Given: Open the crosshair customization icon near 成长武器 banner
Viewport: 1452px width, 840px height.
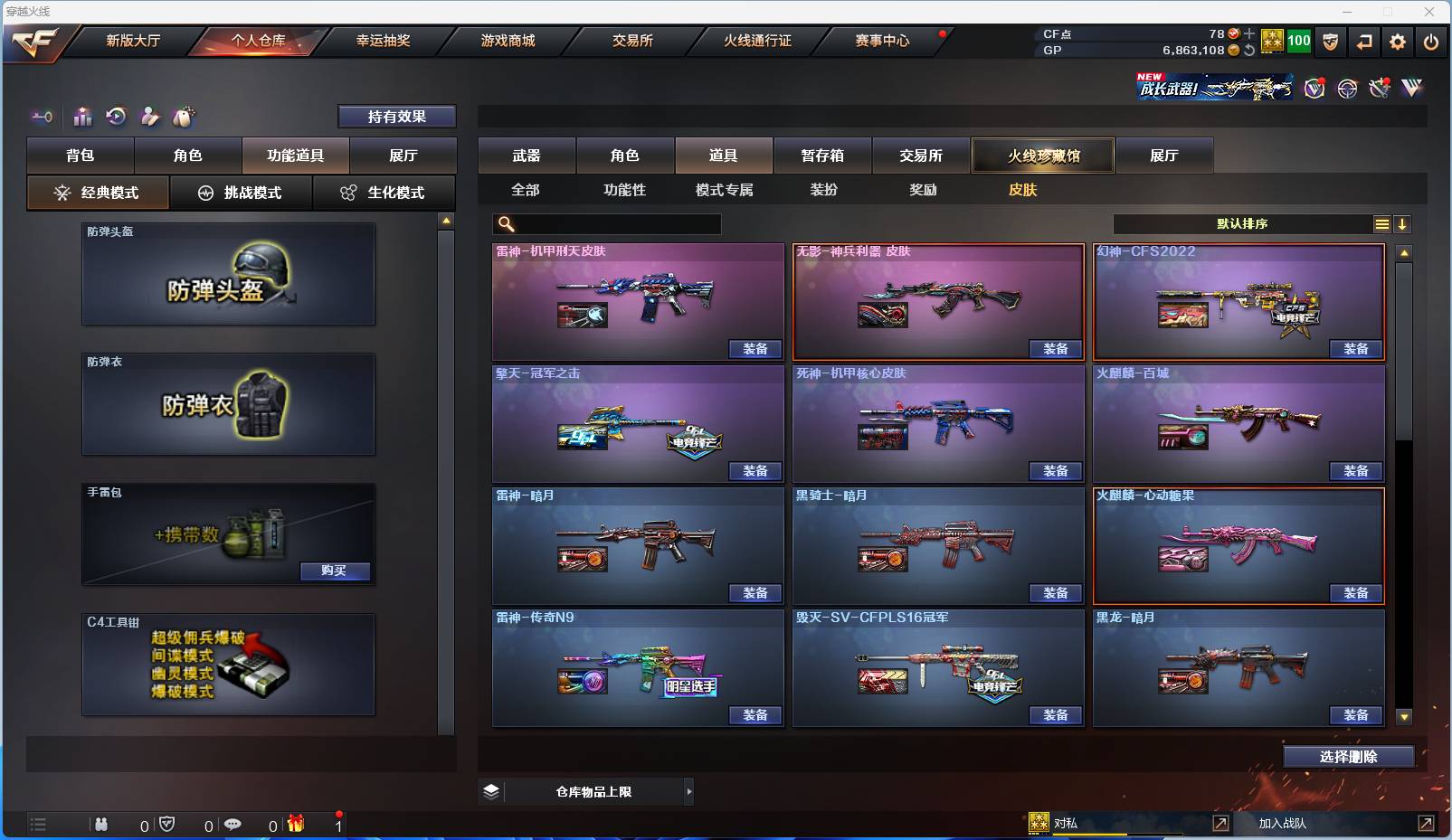Looking at the screenshot, I should [x=1347, y=88].
